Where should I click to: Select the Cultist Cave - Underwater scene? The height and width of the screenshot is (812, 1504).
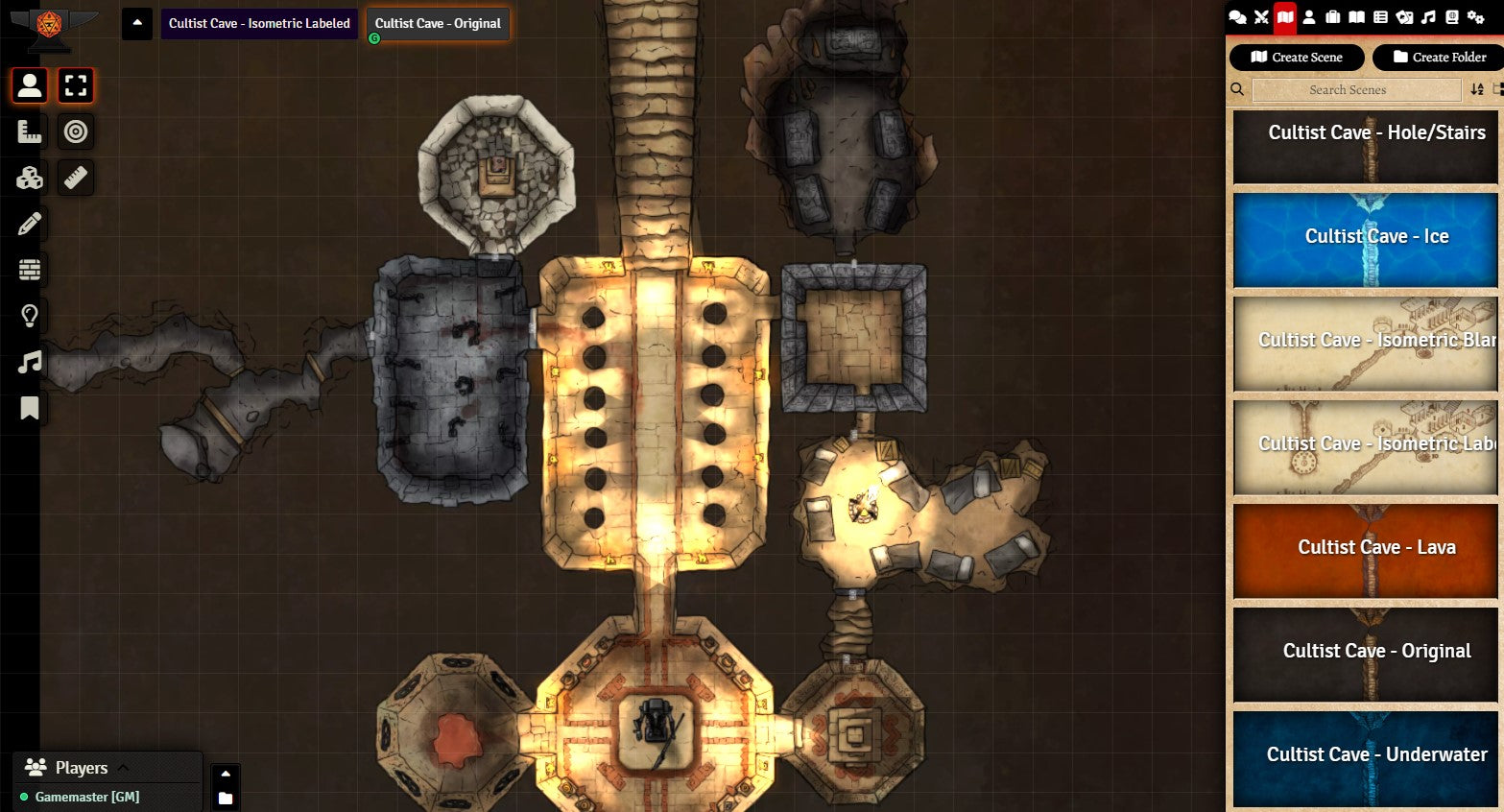pyautogui.click(x=1365, y=755)
